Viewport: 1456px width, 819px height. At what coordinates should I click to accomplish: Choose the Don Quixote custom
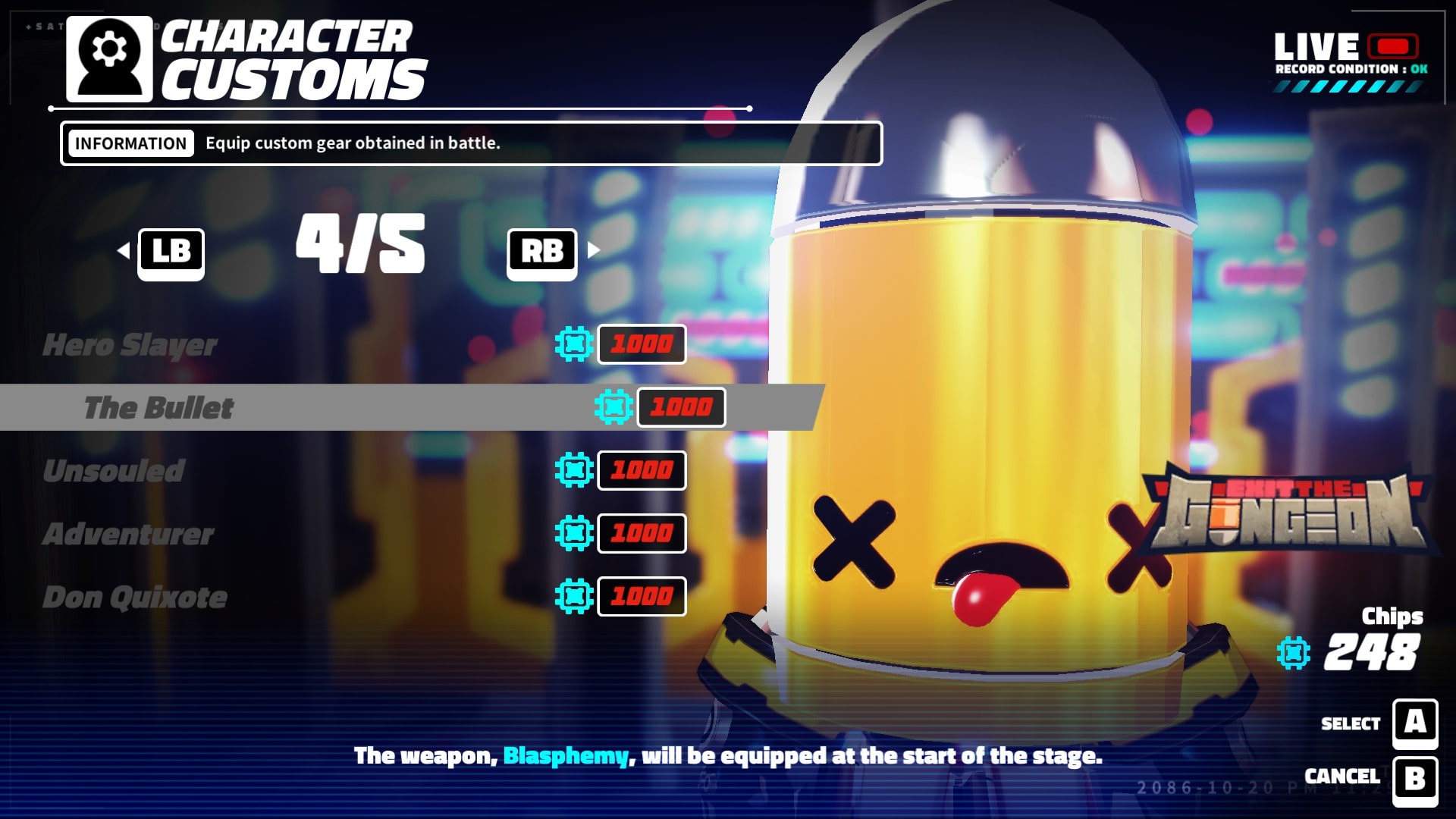pyautogui.click(x=135, y=598)
